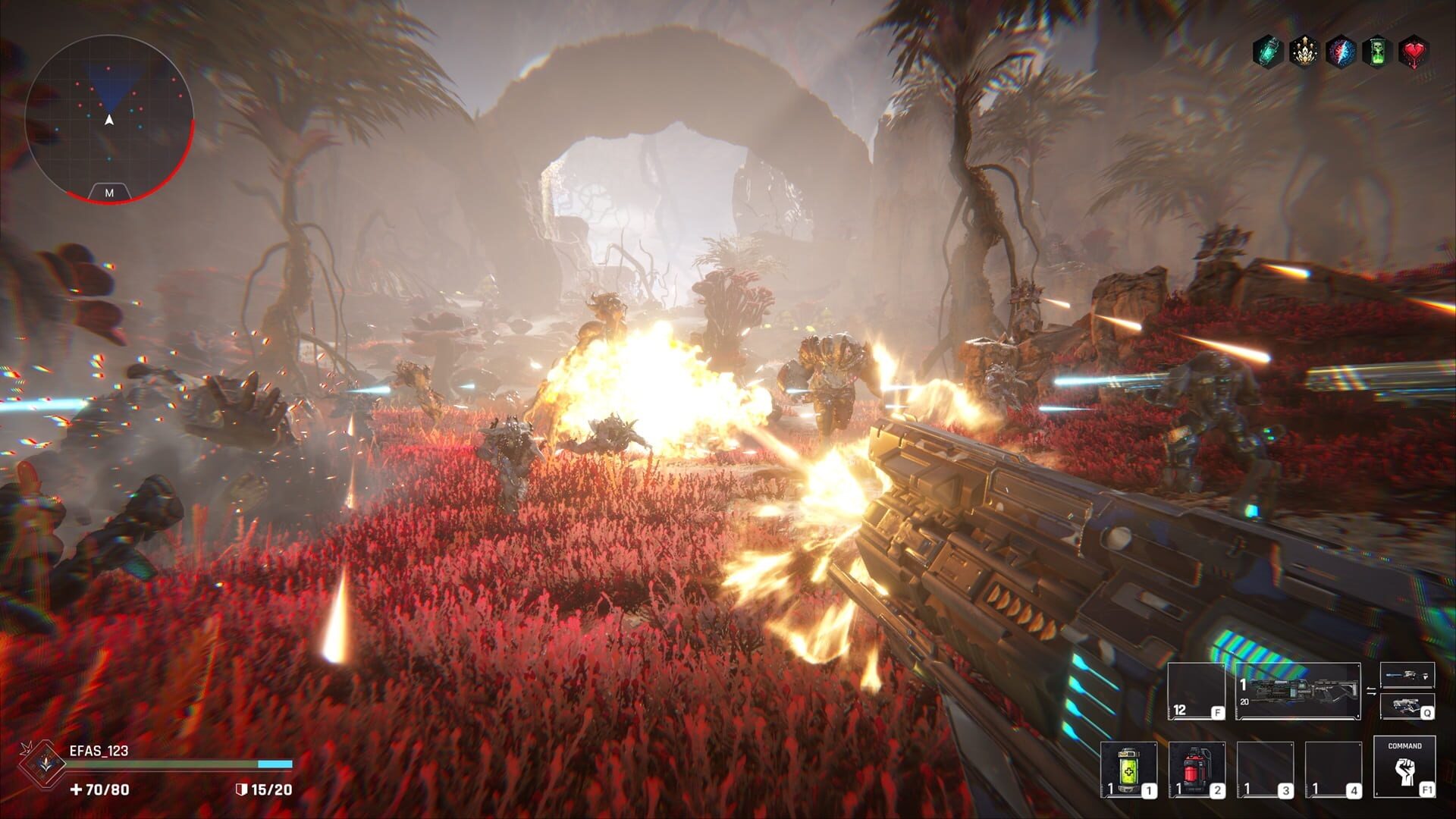
Task: Click the green skull hourglass icon
Action: pos(1378,51)
